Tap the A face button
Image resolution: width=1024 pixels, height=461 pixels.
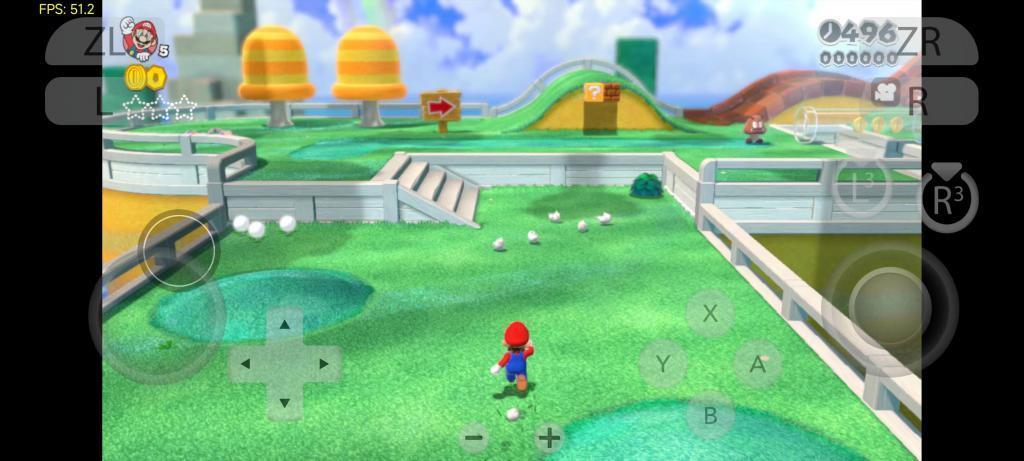758,364
